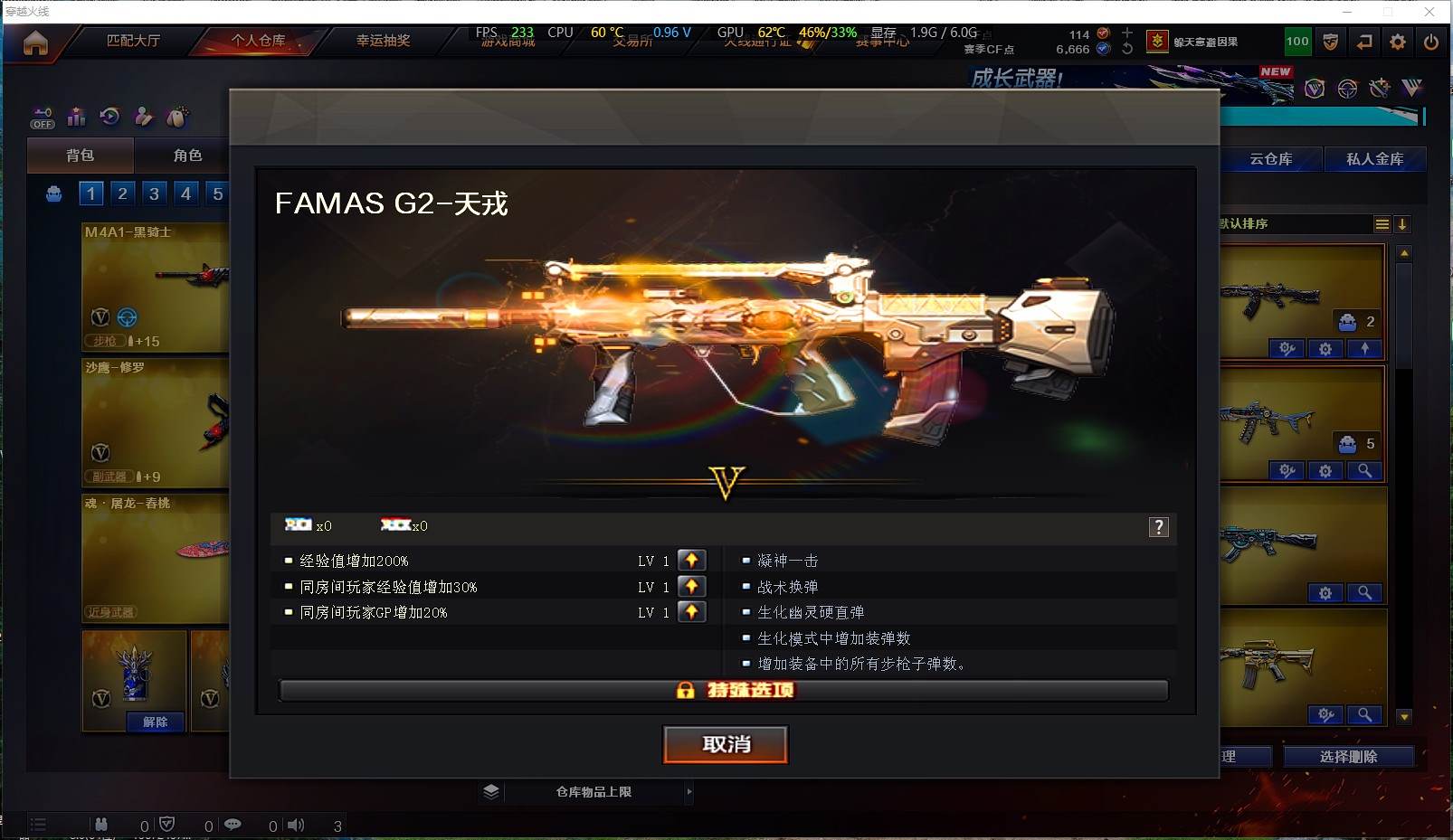1453x840 pixels.
Task: Upgrade the 同房间玩家GP增加20% perk
Action: [692, 612]
